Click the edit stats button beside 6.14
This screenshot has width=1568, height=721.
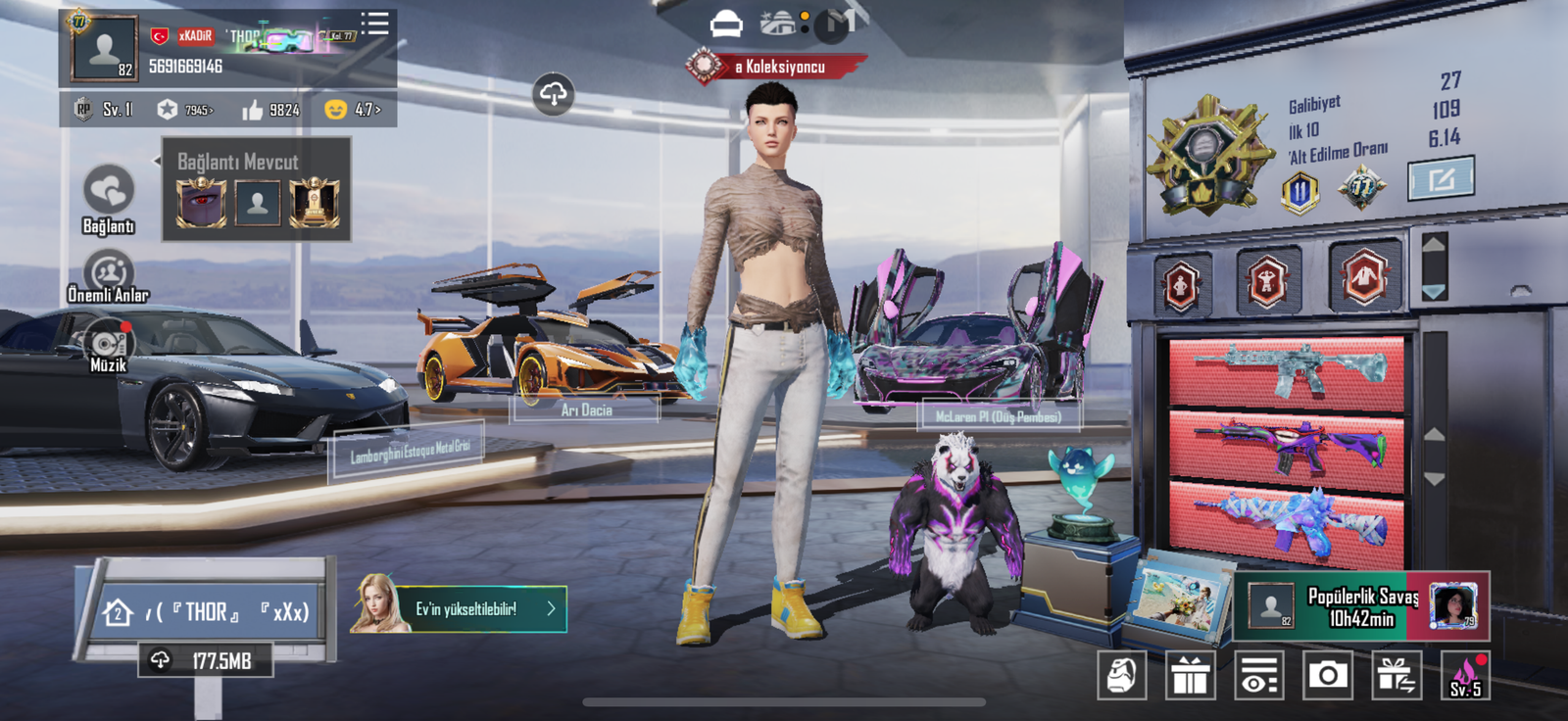(1441, 179)
